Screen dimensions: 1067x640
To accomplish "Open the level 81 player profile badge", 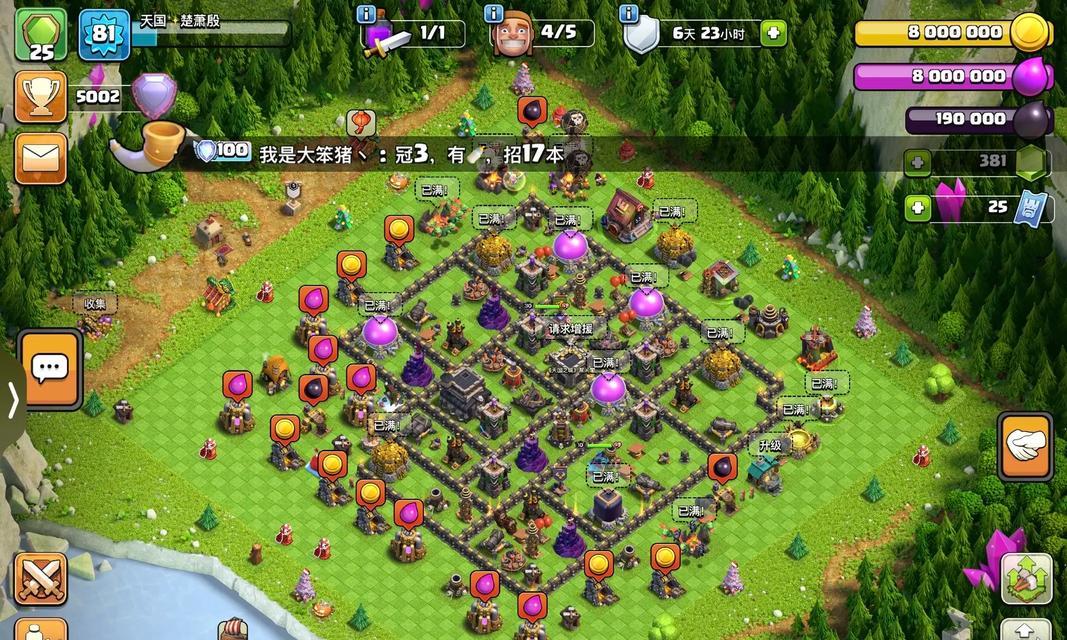I will click(104, 34).
